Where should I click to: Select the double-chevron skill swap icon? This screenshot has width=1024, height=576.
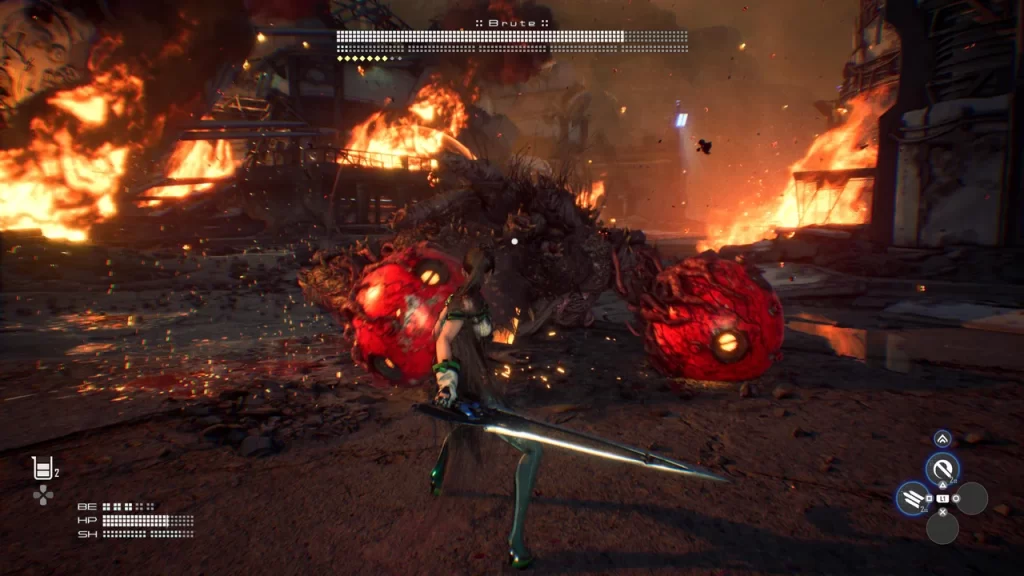click(942, 438)
